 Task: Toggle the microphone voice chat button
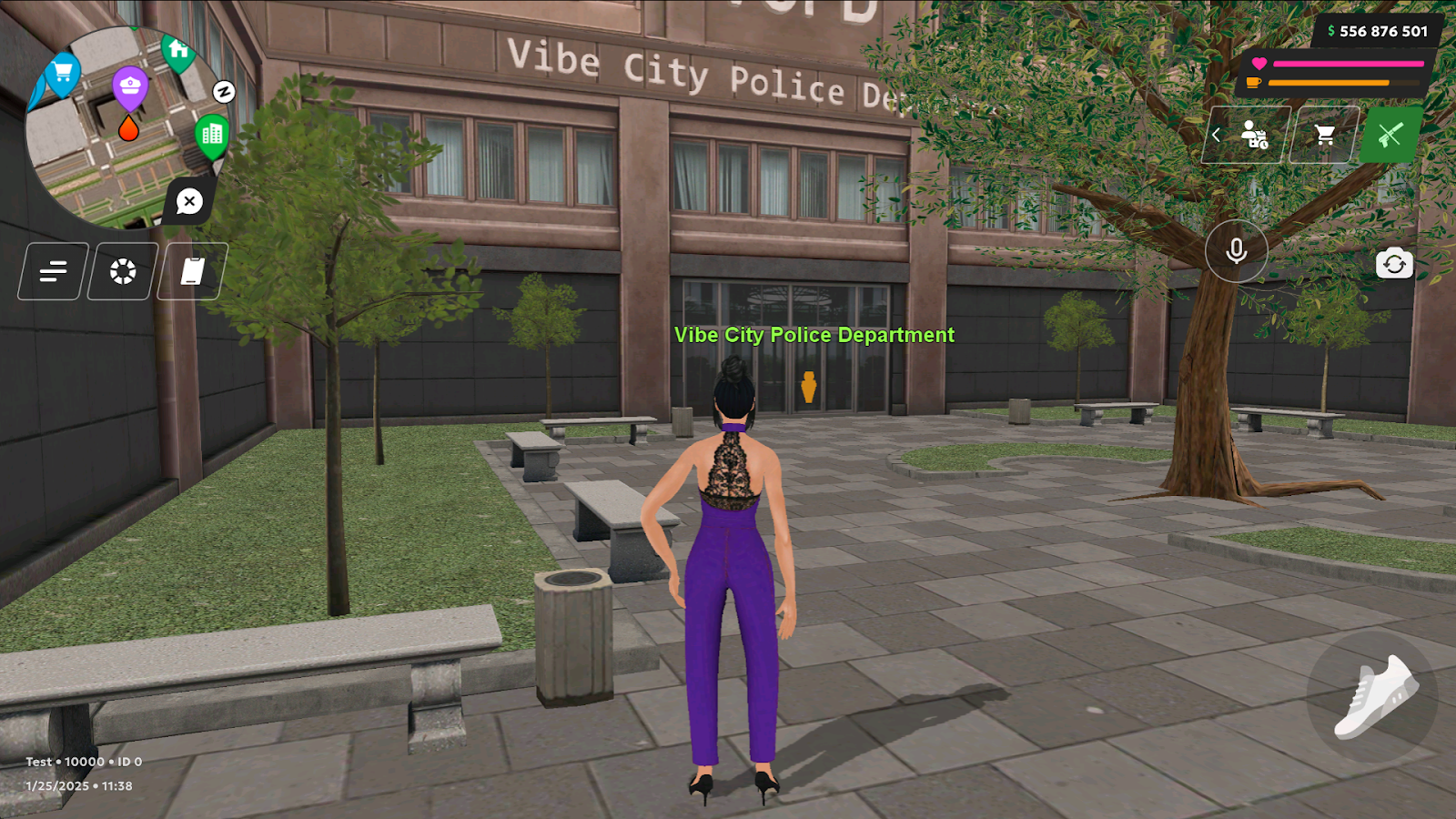1236,250
